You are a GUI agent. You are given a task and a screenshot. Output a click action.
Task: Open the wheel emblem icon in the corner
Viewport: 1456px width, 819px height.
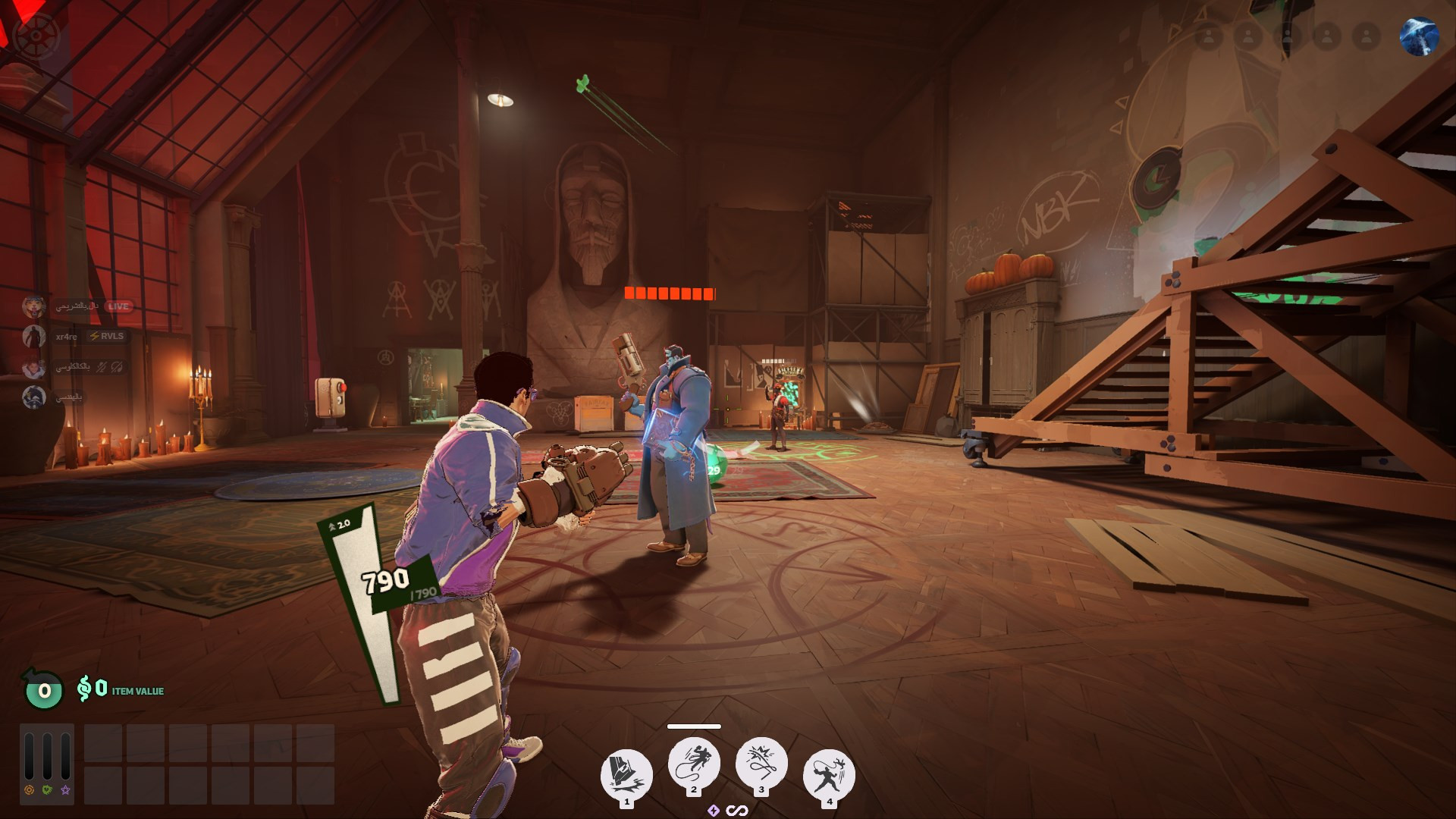coord(33,36)
